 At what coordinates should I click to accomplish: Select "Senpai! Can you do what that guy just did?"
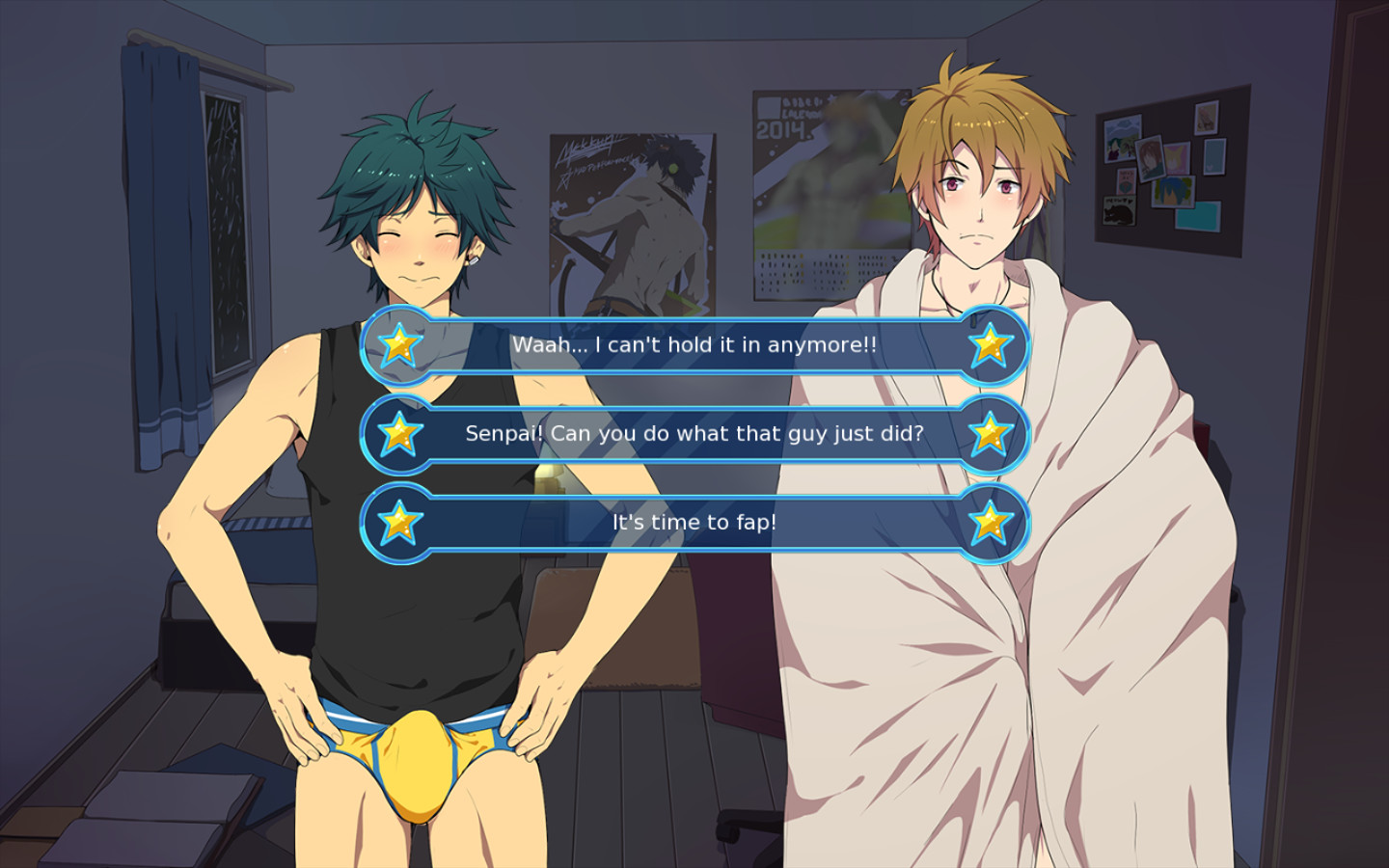point(694,434)
